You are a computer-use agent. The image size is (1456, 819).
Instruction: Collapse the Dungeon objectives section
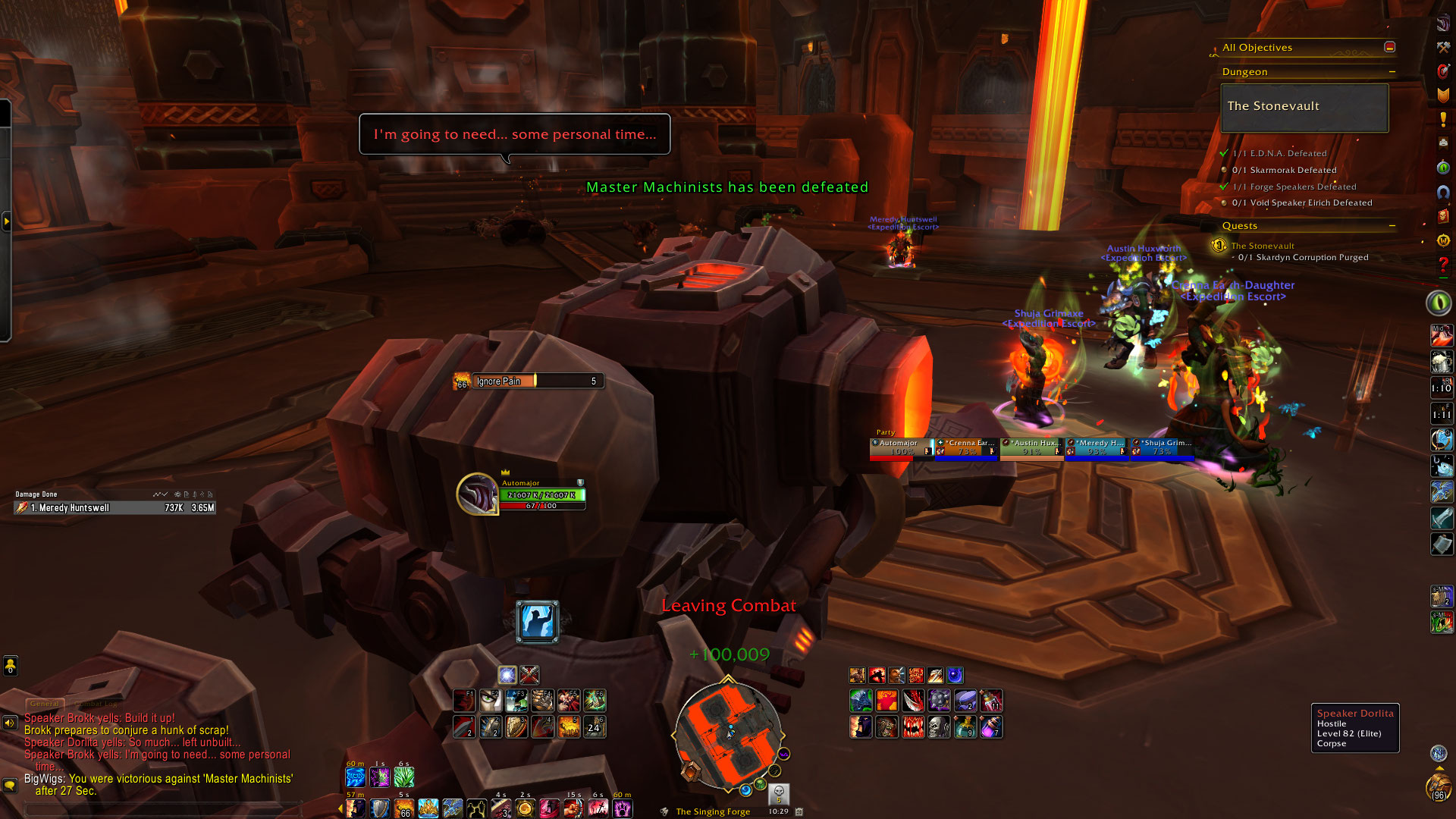[x=1392, y=72]
